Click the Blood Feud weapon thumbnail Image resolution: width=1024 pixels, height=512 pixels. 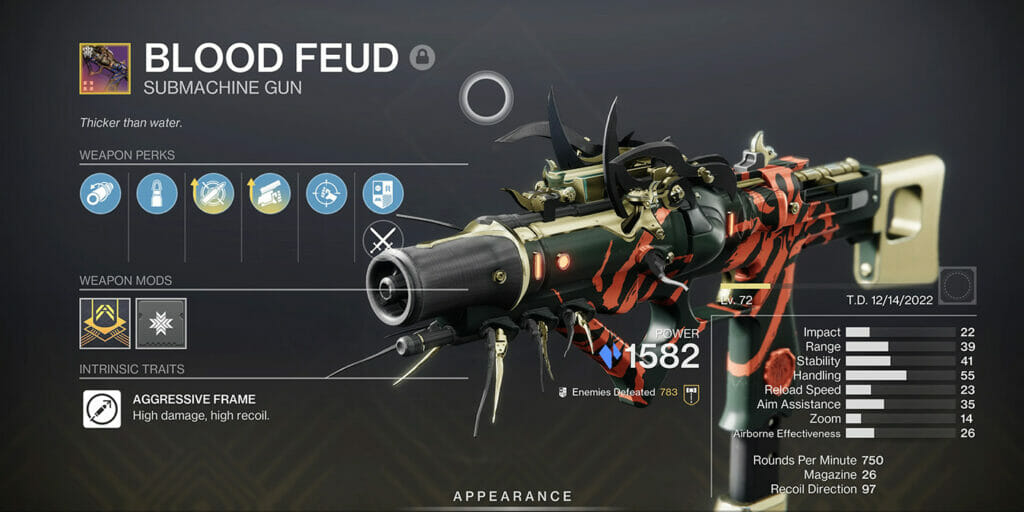click(x=105, y=68)
